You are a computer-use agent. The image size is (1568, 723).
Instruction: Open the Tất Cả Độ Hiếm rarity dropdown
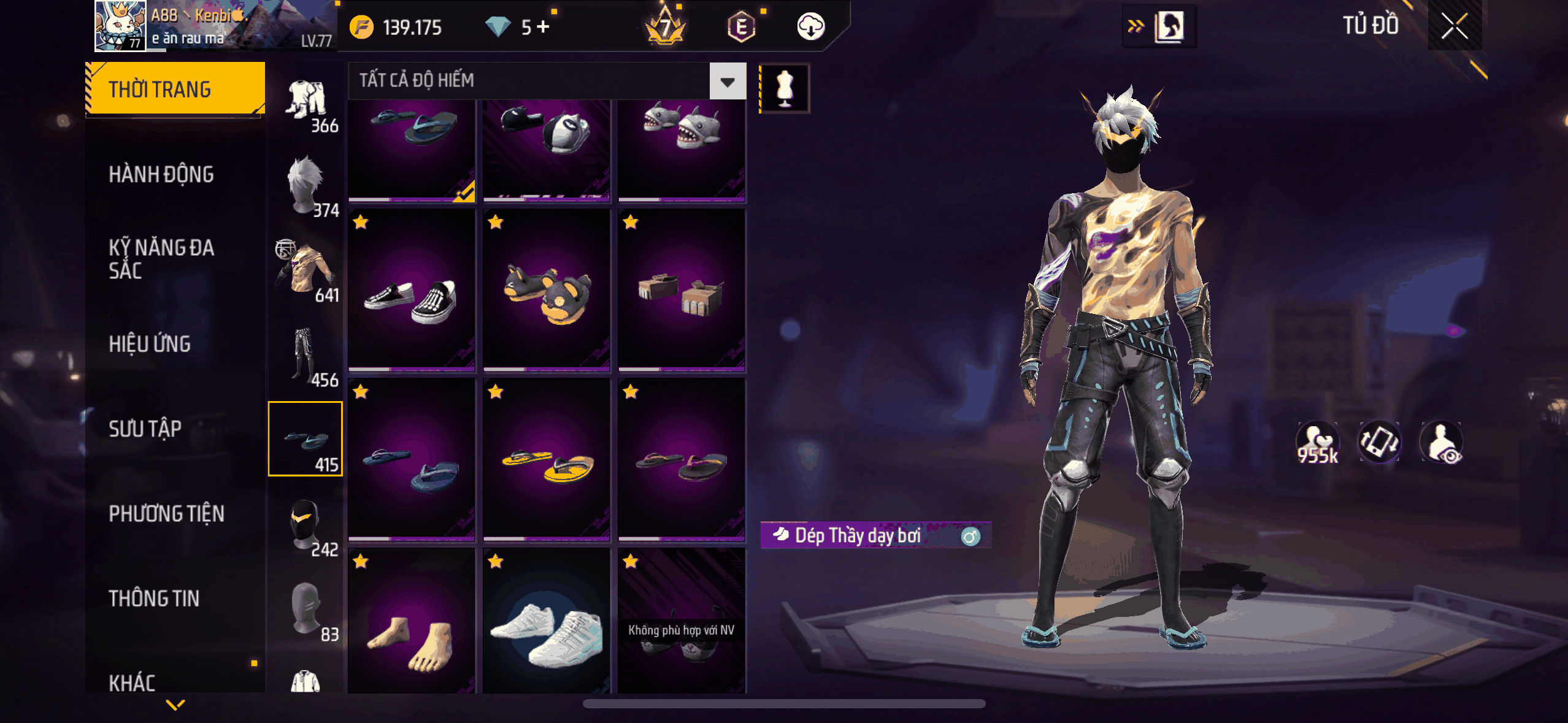(x=728, y=81)
